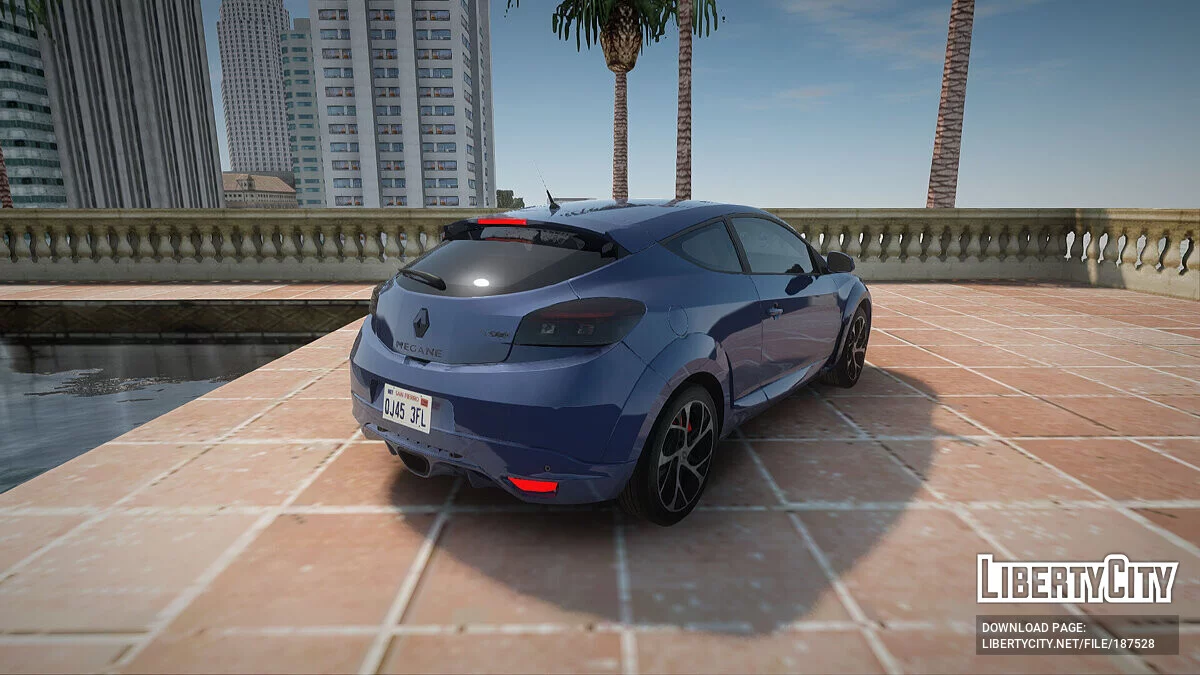Open the LibertyCity.net download page link
Screen dimensions: 1200x675
pyautogui.click(x=1067, y=644)
